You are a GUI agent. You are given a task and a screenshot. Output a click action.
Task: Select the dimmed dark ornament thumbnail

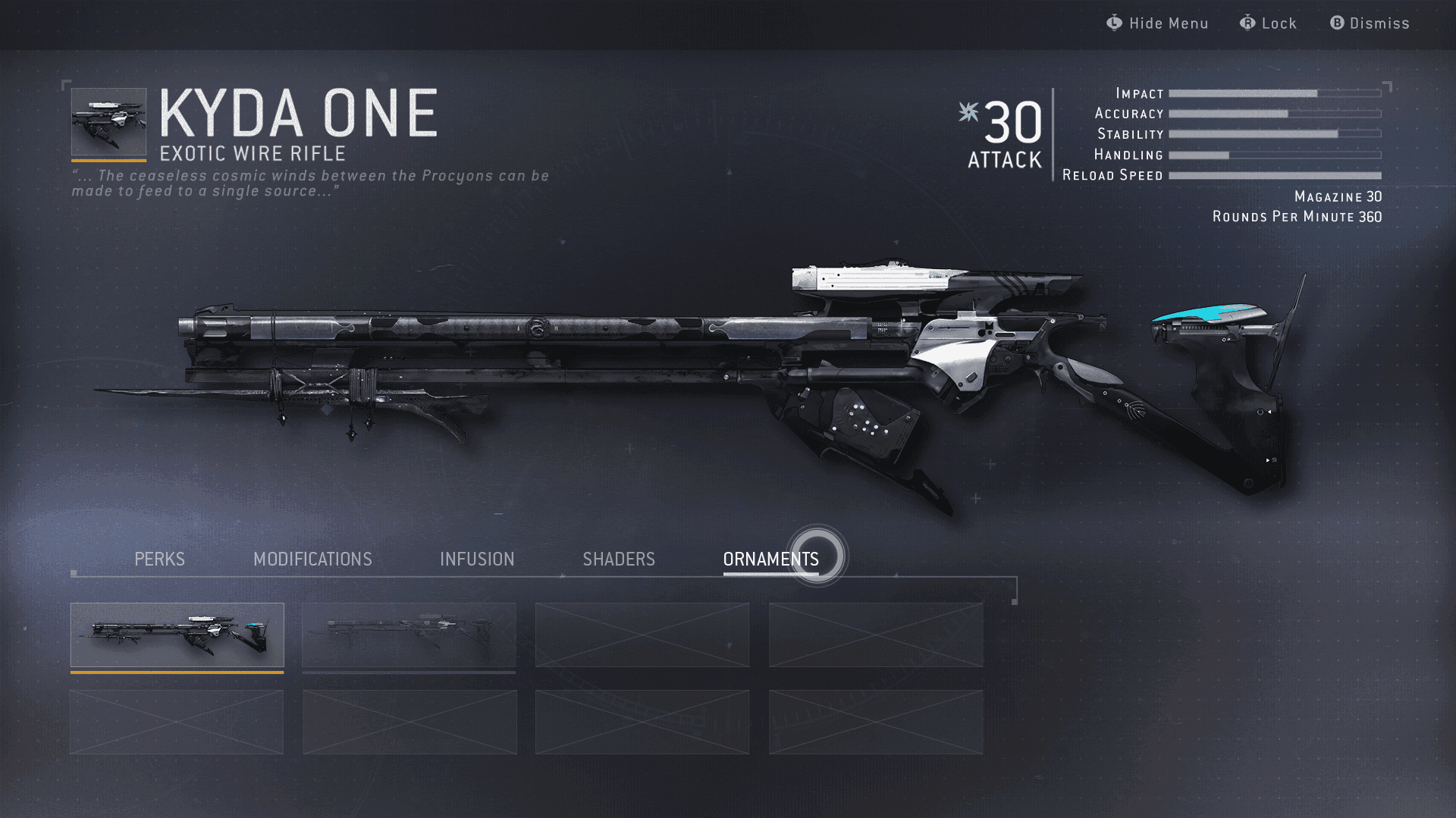tap(409, 635)
